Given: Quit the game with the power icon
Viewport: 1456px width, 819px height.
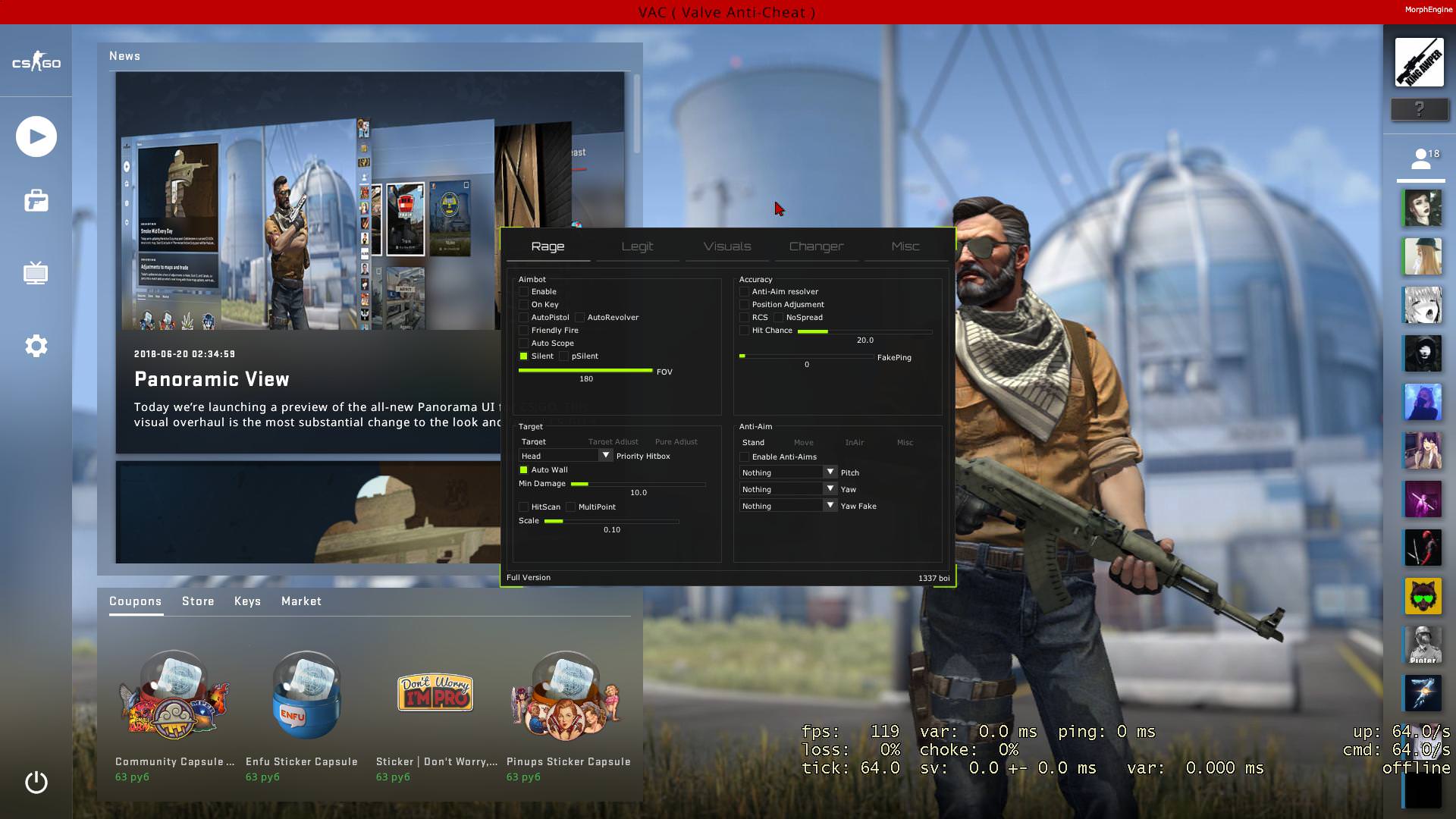Looking at the screenshot, I should (36, 782).
